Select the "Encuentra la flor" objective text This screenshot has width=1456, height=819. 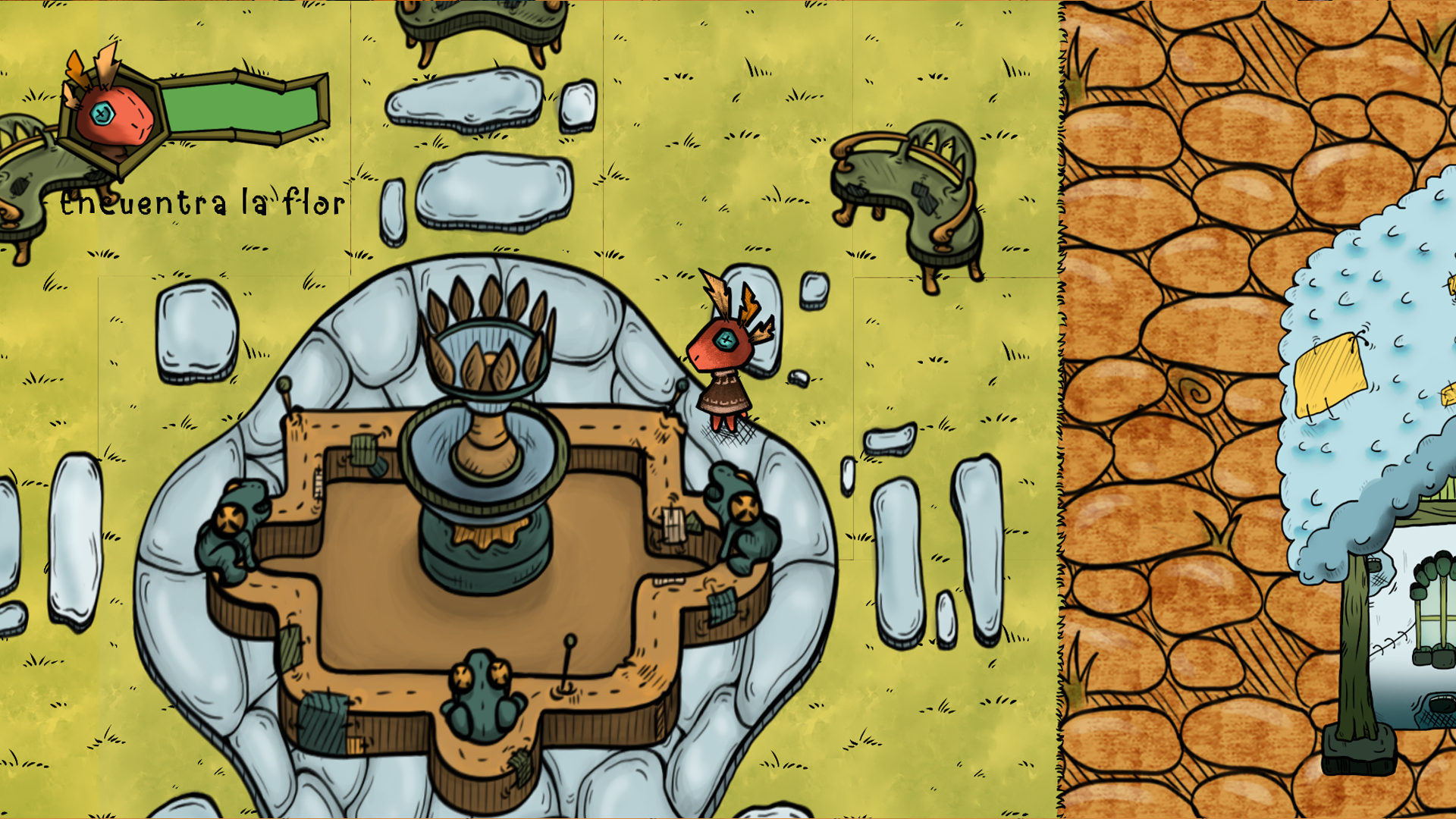(x=202, y=203)
